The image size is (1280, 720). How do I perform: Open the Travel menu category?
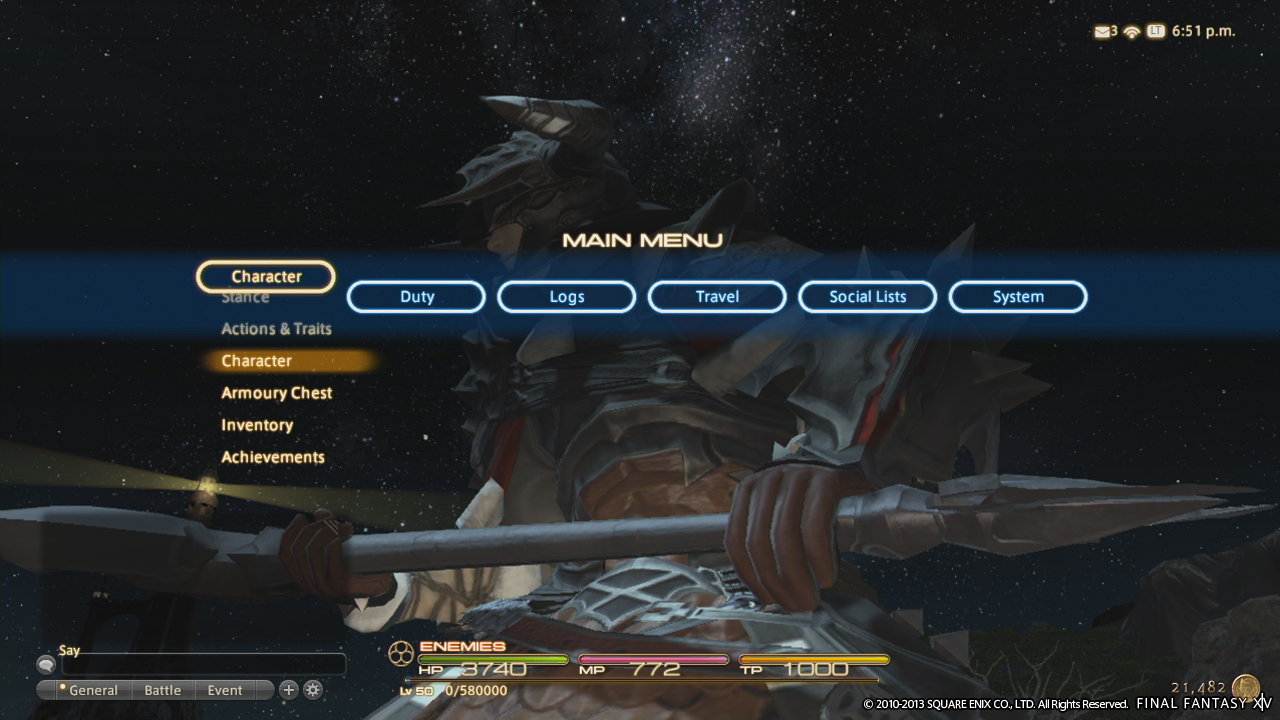tap(717, 297)
